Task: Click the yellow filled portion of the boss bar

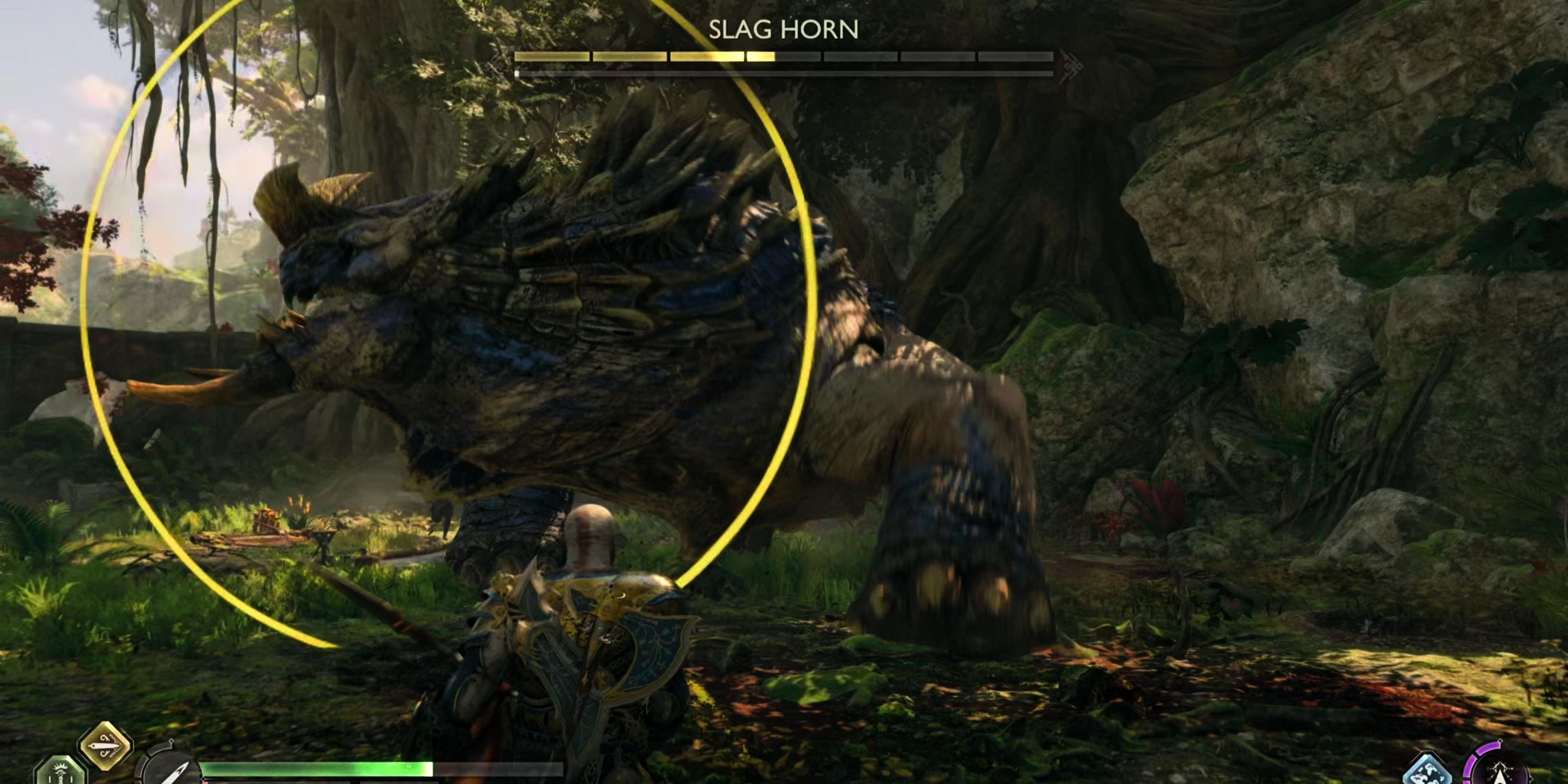Action: (x=639, y=58)
